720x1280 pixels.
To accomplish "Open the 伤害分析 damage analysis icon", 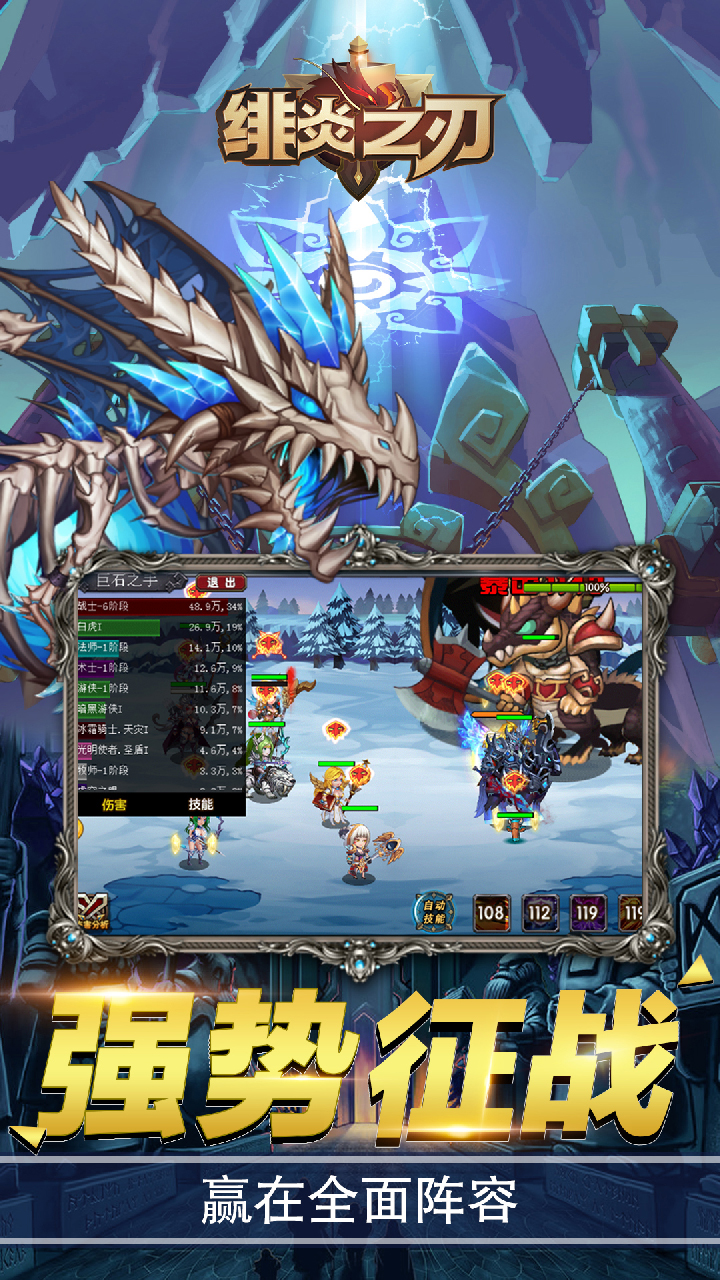I will point(94,911).
